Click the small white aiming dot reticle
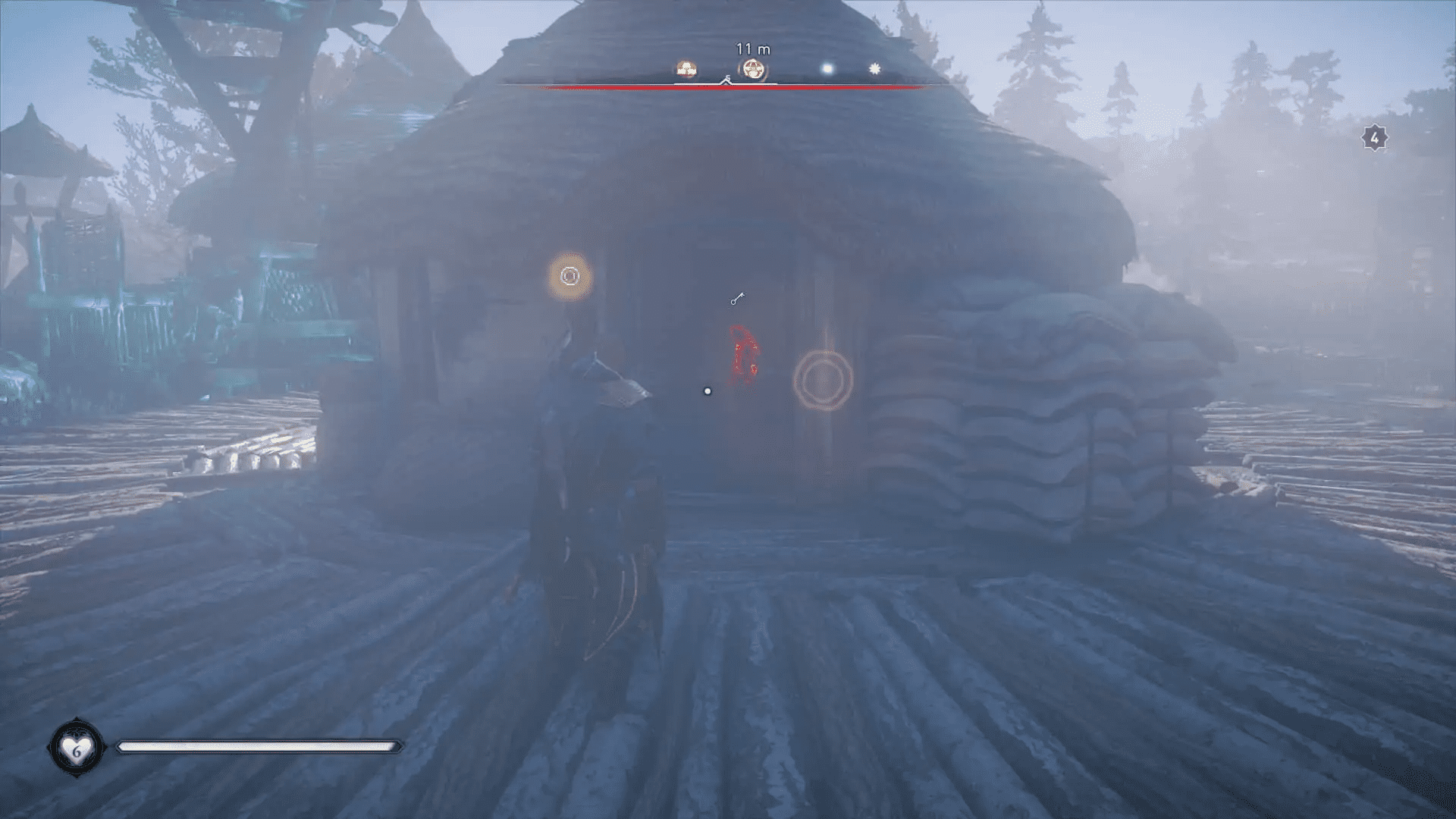 coord(708,390)
